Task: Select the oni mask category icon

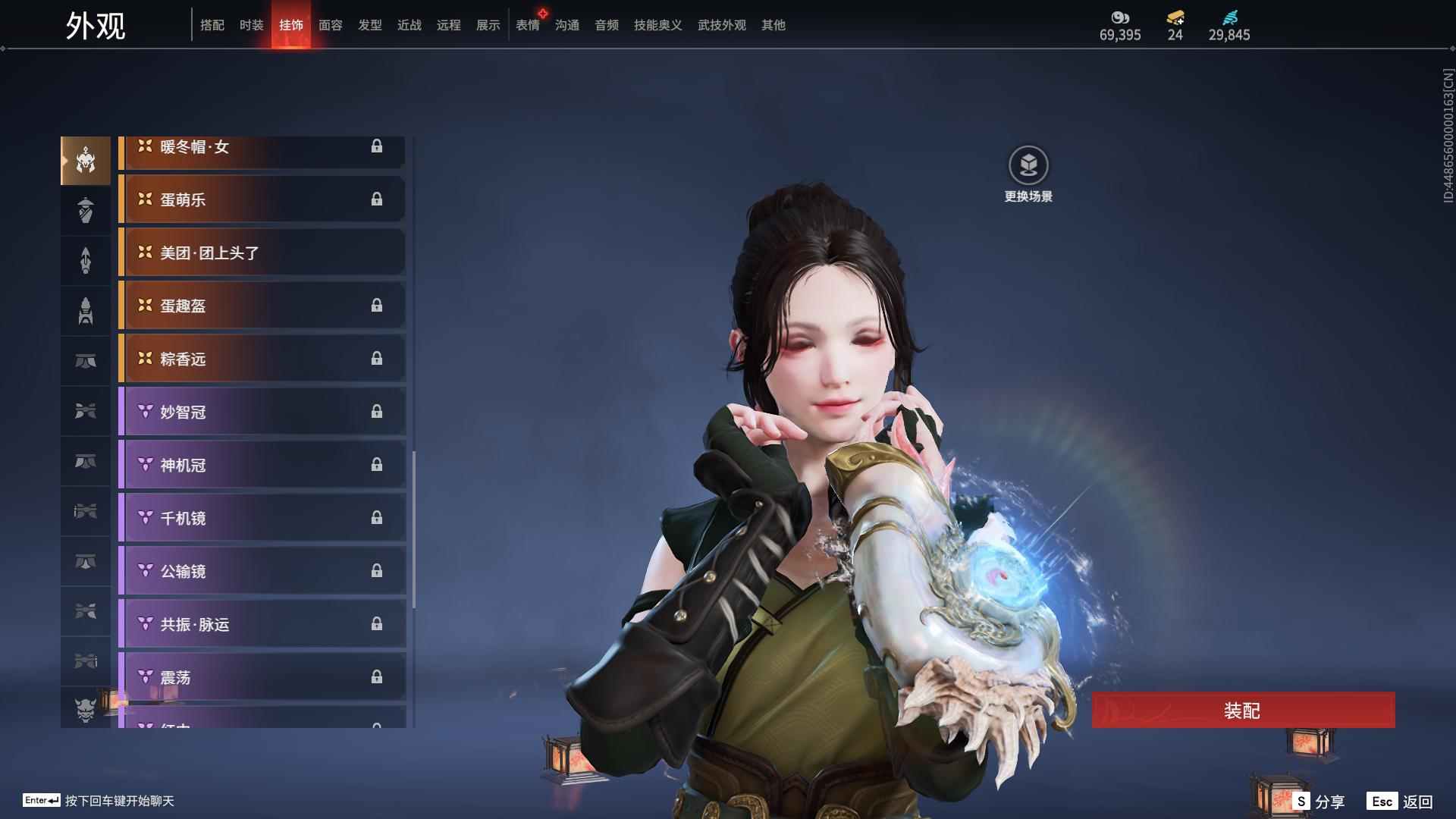Action: click(86, 710)
